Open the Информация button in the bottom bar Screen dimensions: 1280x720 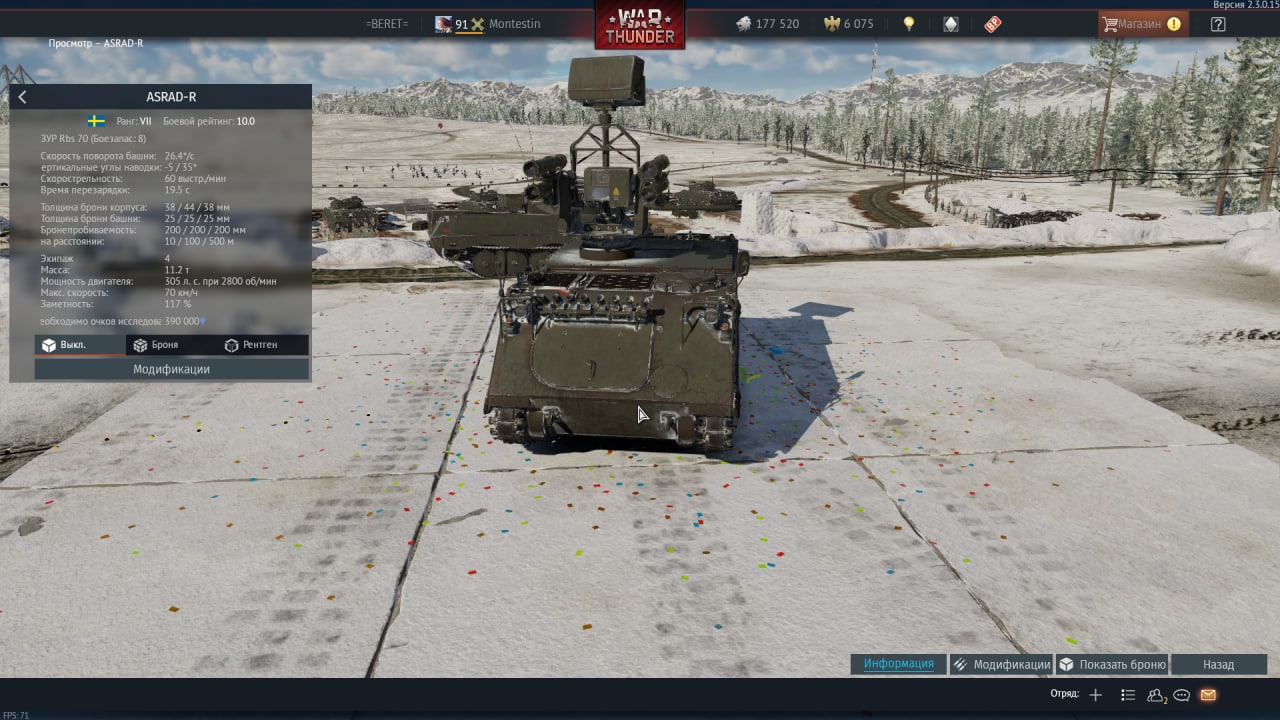click(898, 664)
